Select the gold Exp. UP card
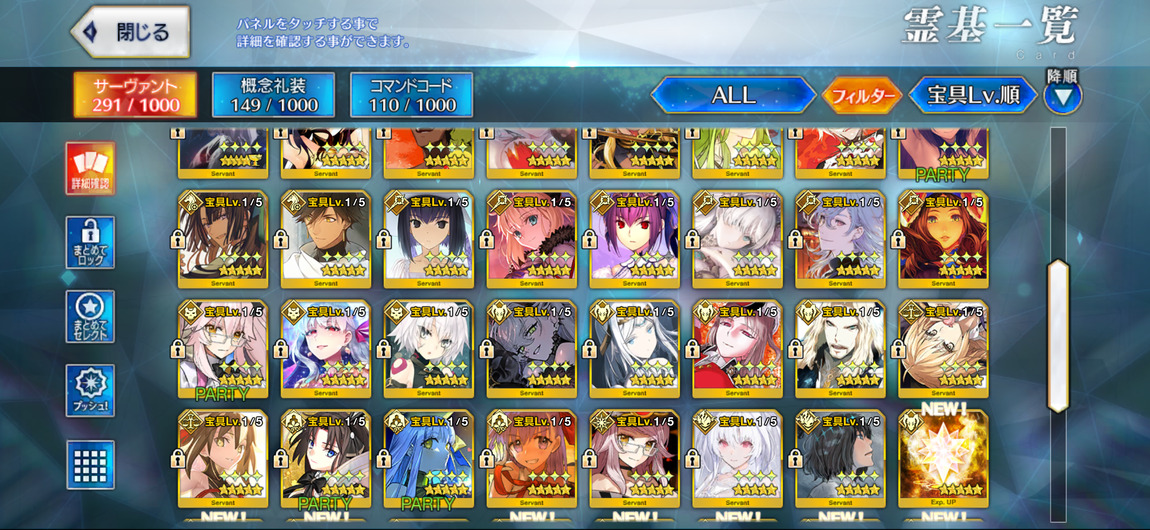This screenshot has width=1150, height=530. [x=942, y=456]
